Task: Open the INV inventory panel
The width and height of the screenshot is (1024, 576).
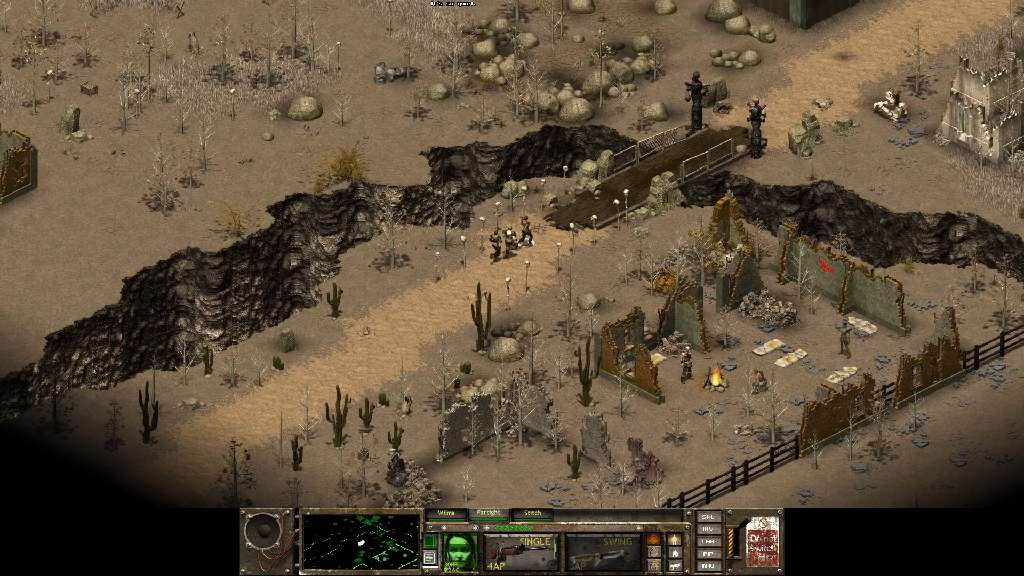Action: pyautogui.click(x=709, y=529)
